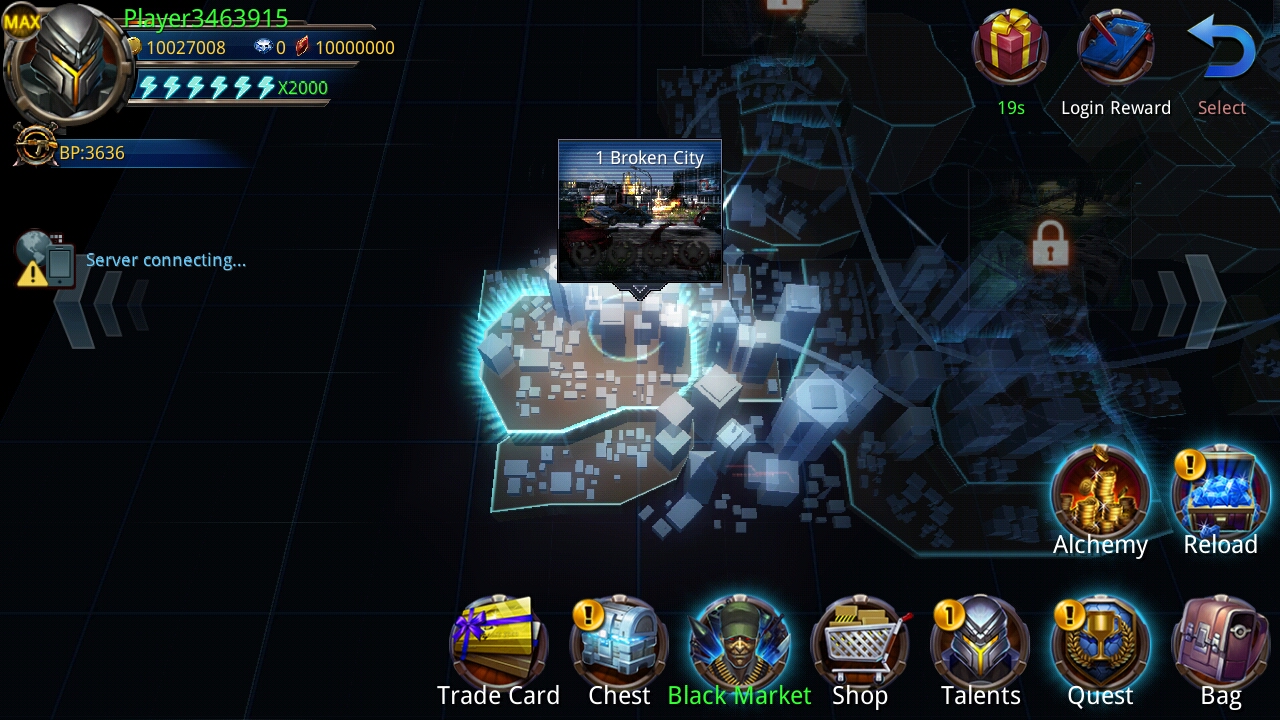Open the Alchemy feature
The width and height of the screenshot is (1280, 720).
point(1100,492)
